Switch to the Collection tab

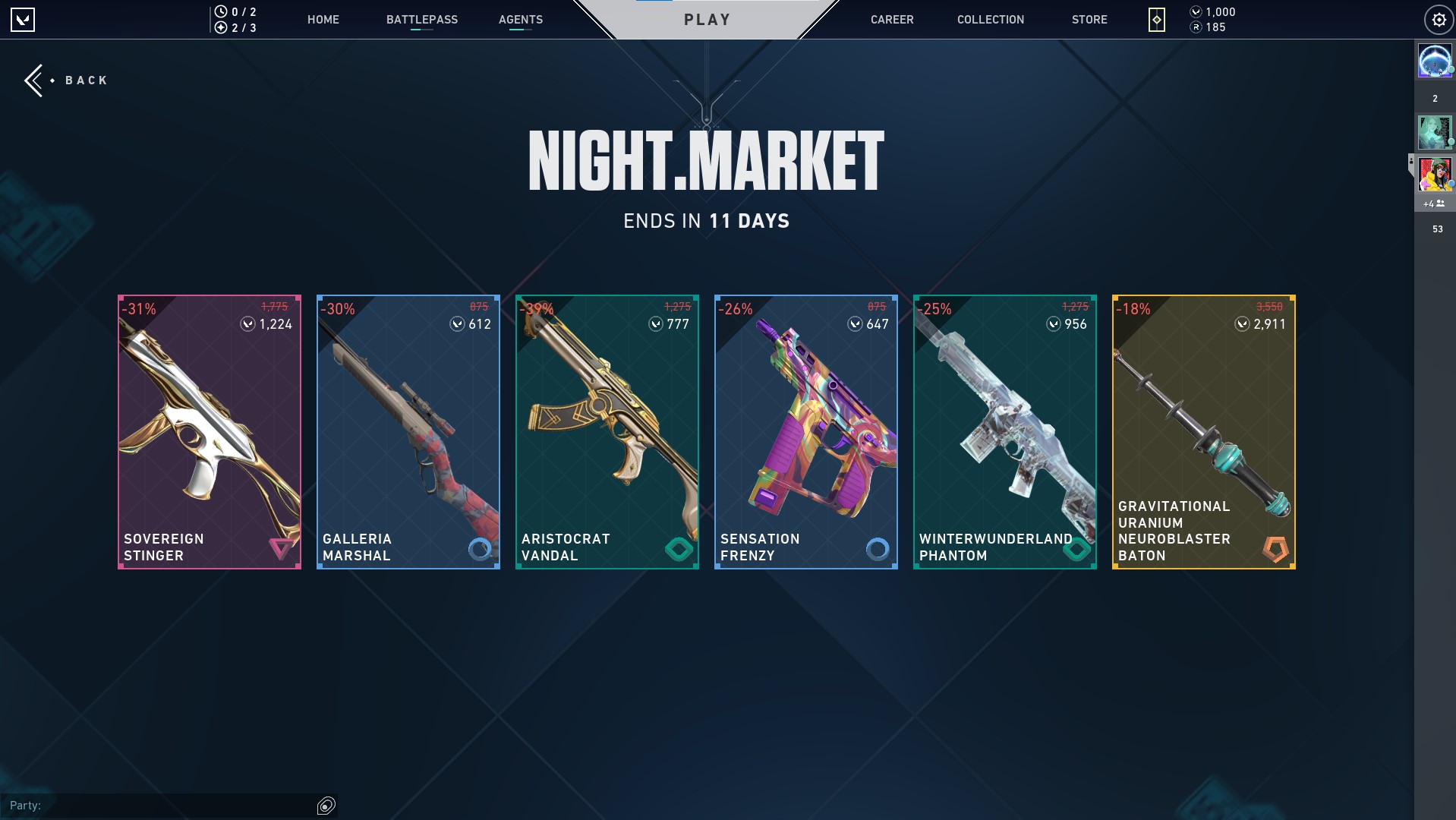point(991,20)
